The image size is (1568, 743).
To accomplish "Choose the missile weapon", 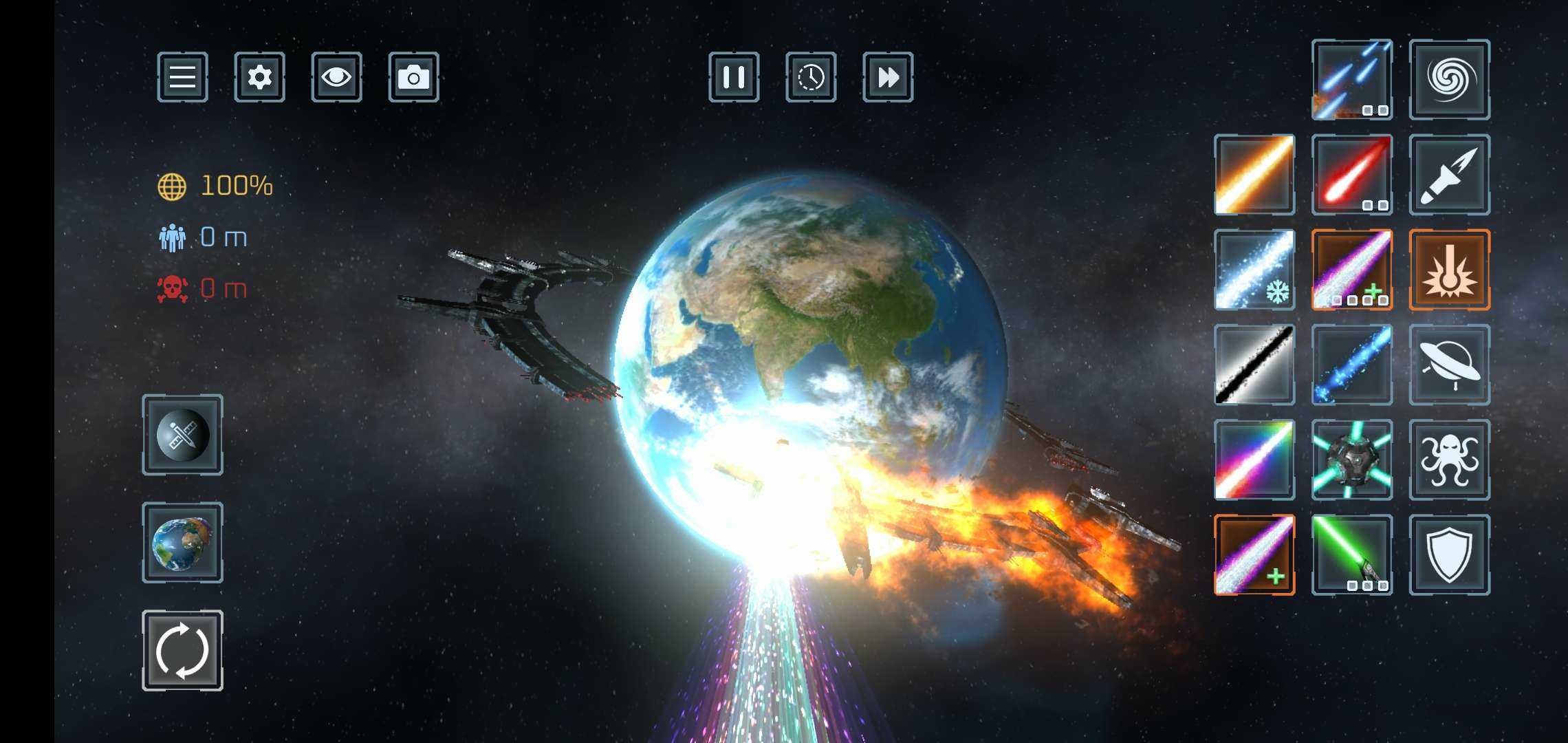I will [1450, 175].
